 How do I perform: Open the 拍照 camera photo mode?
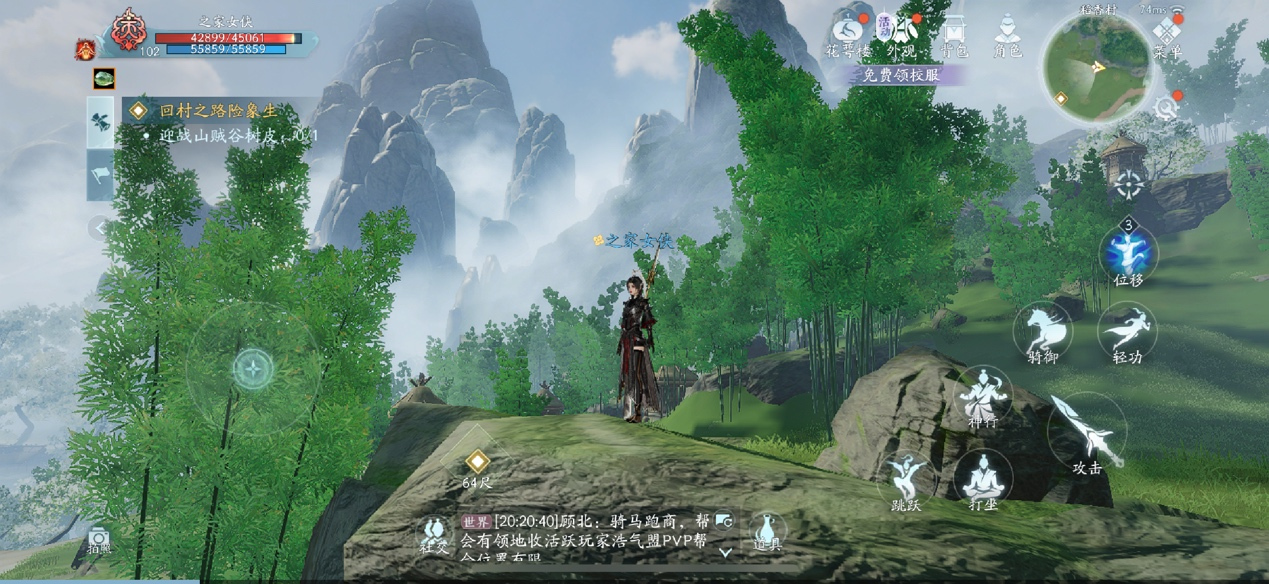pyautogui.click(x=99, y=540)
